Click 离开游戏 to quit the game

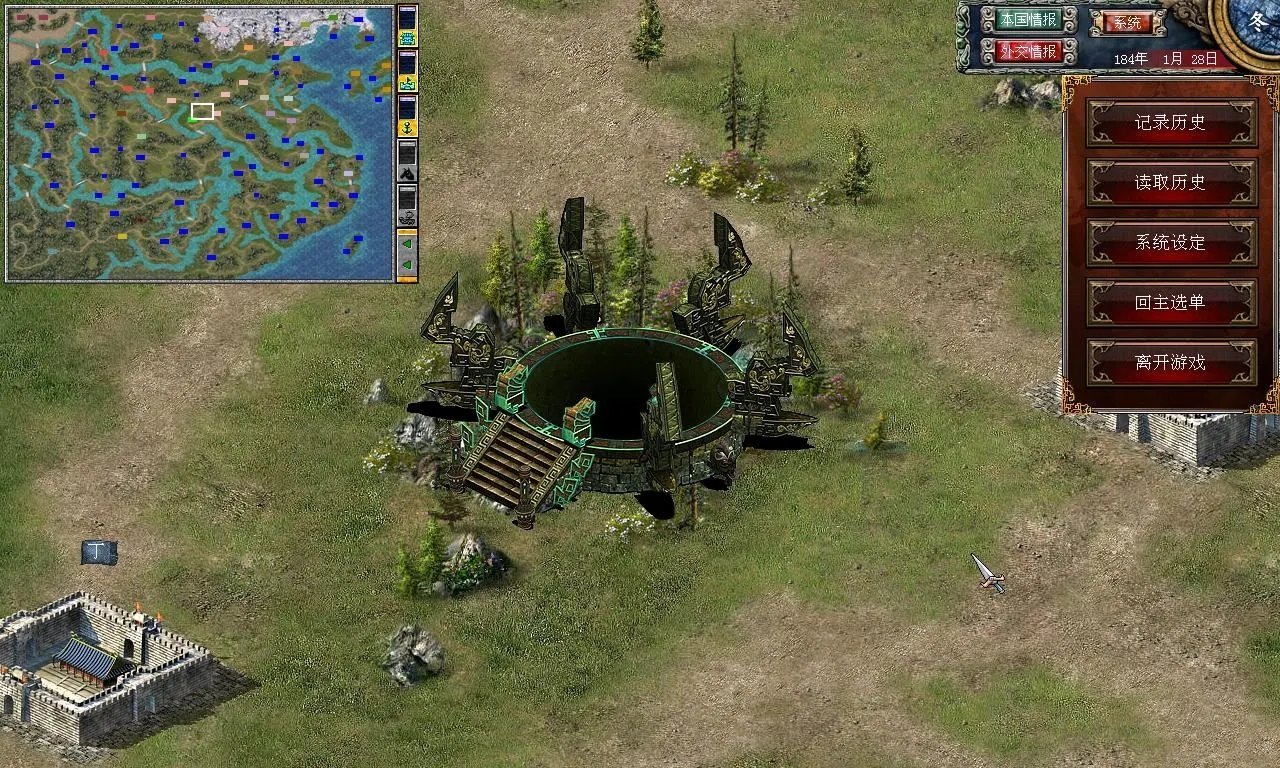click(1171, 363)
